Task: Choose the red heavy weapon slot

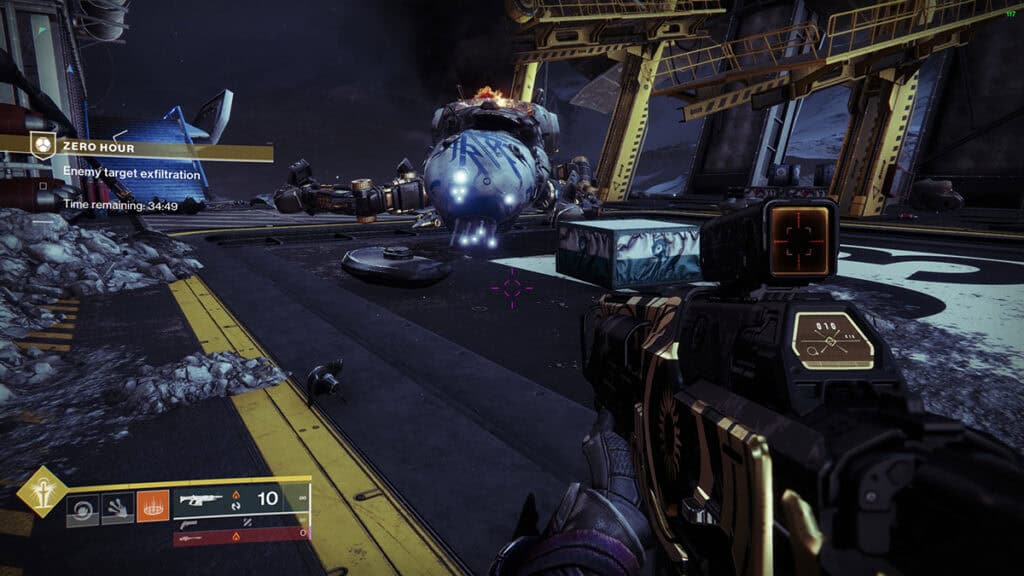Action: [240, 539]
